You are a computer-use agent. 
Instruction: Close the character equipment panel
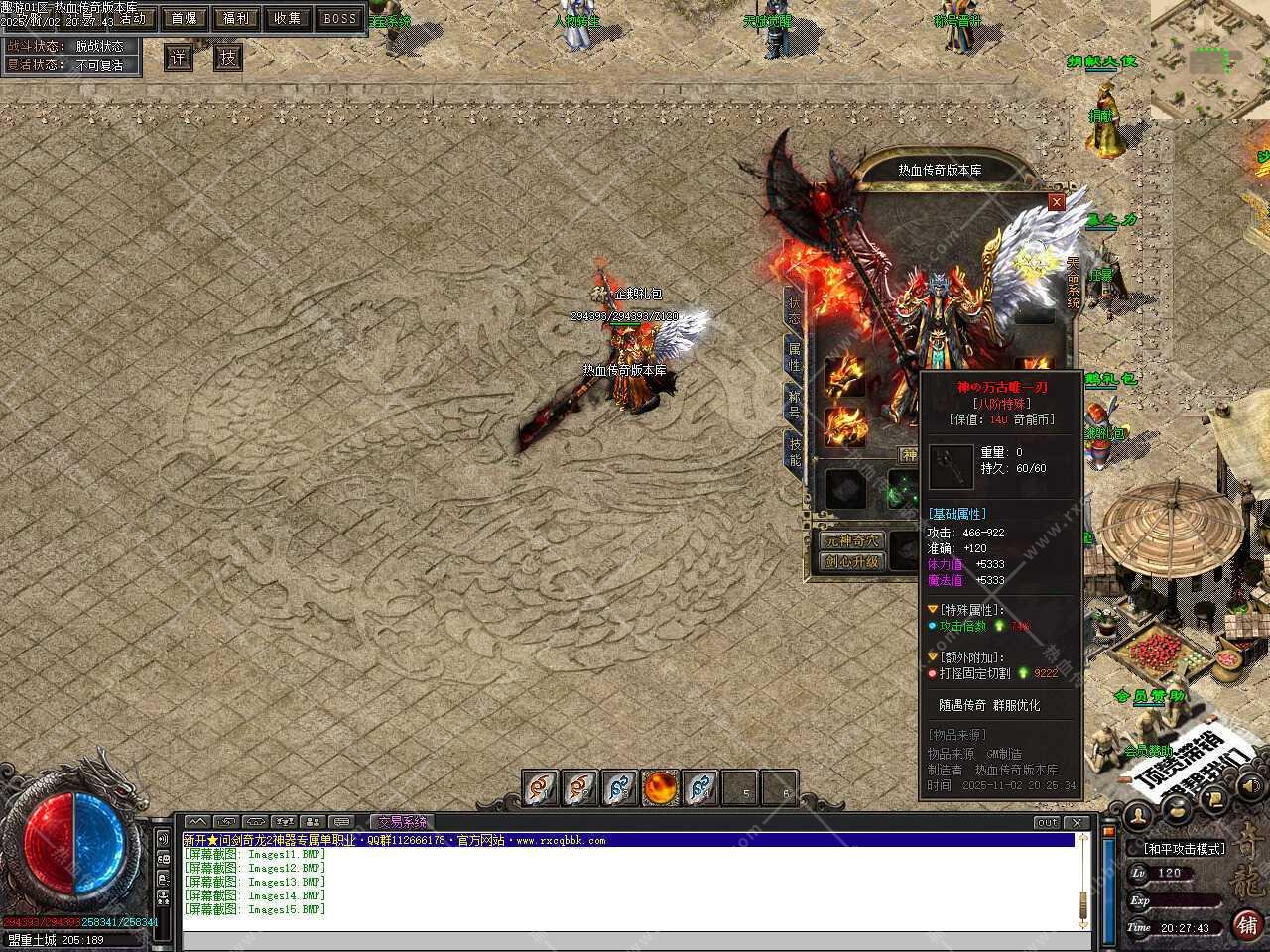[x=1057, y=202]
